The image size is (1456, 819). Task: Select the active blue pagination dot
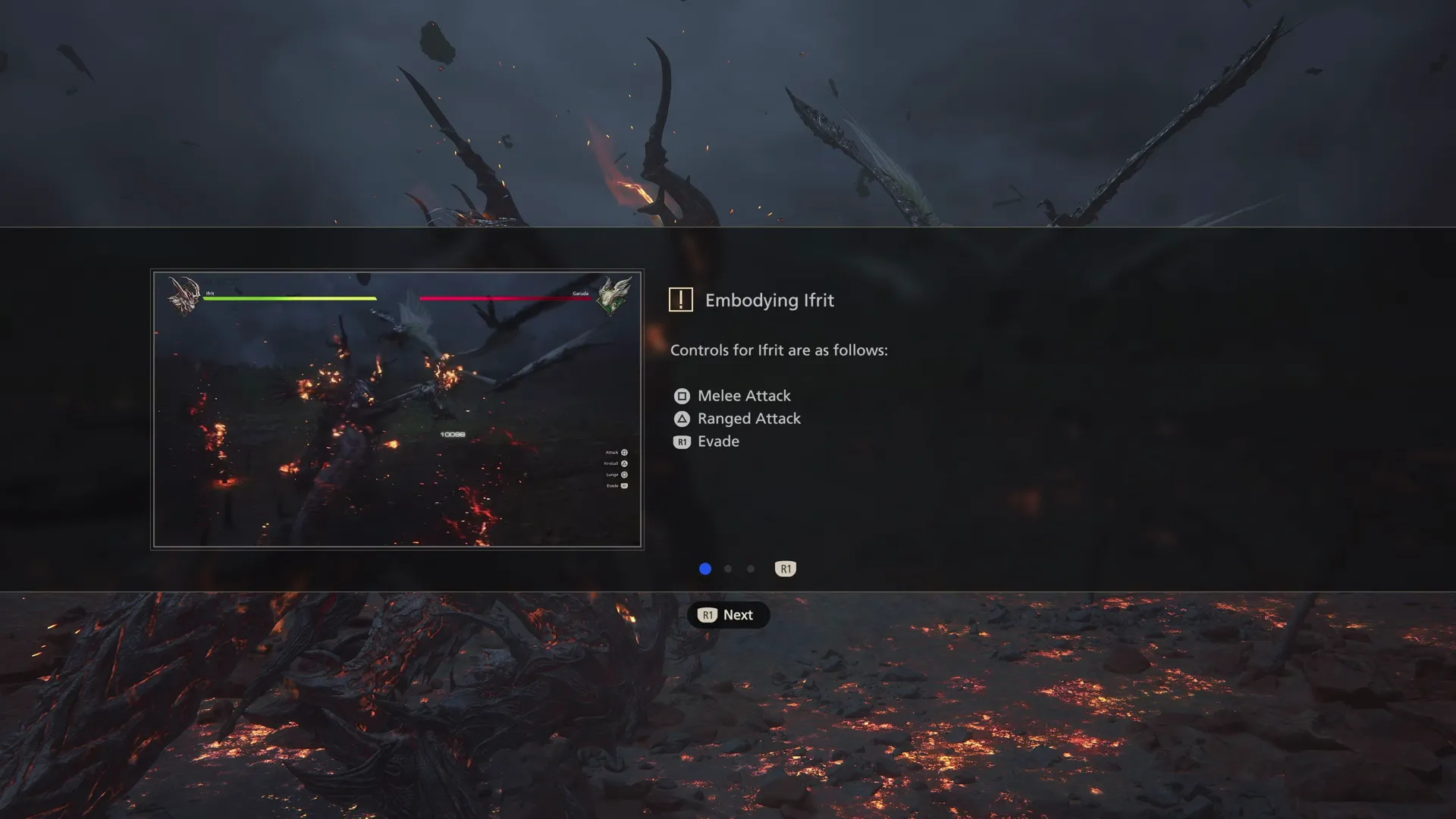pos(705,569)
